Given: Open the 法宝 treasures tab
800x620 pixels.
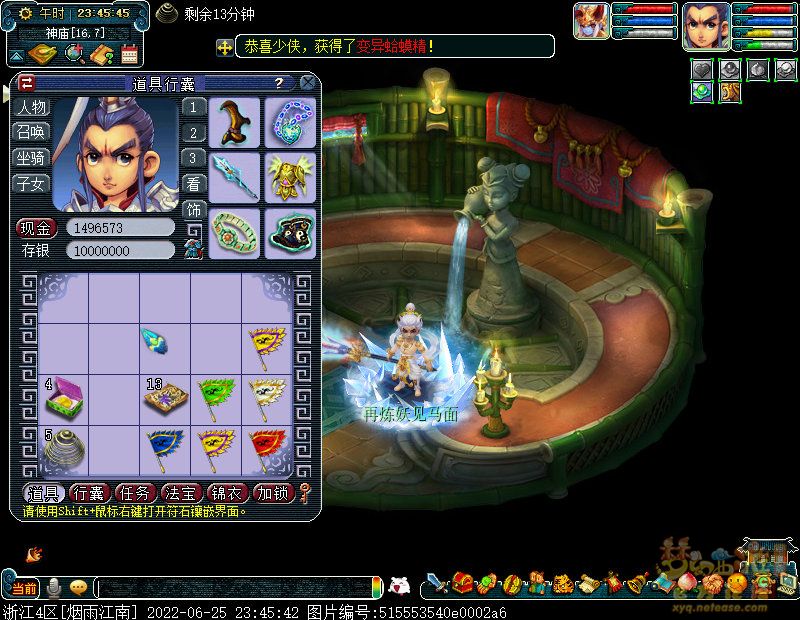Looking at the screenshot, I should coord(180,493).
